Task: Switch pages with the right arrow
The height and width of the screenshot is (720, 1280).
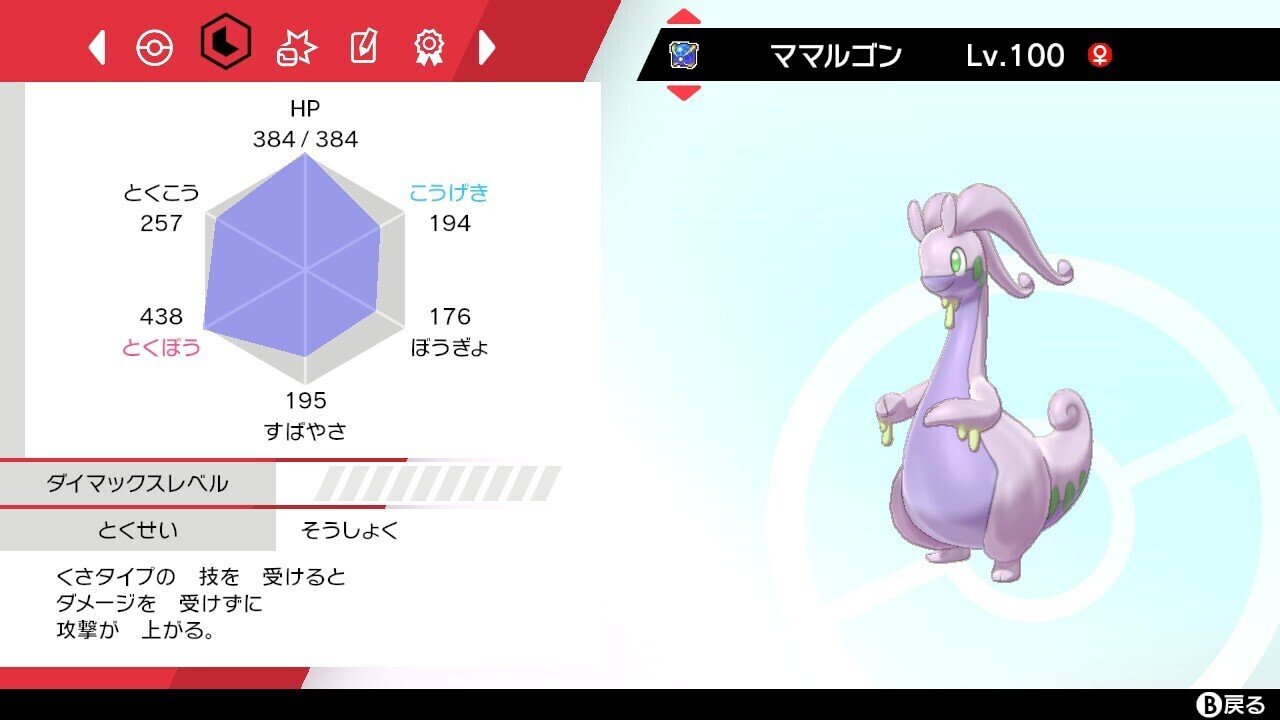Action: 487,48
